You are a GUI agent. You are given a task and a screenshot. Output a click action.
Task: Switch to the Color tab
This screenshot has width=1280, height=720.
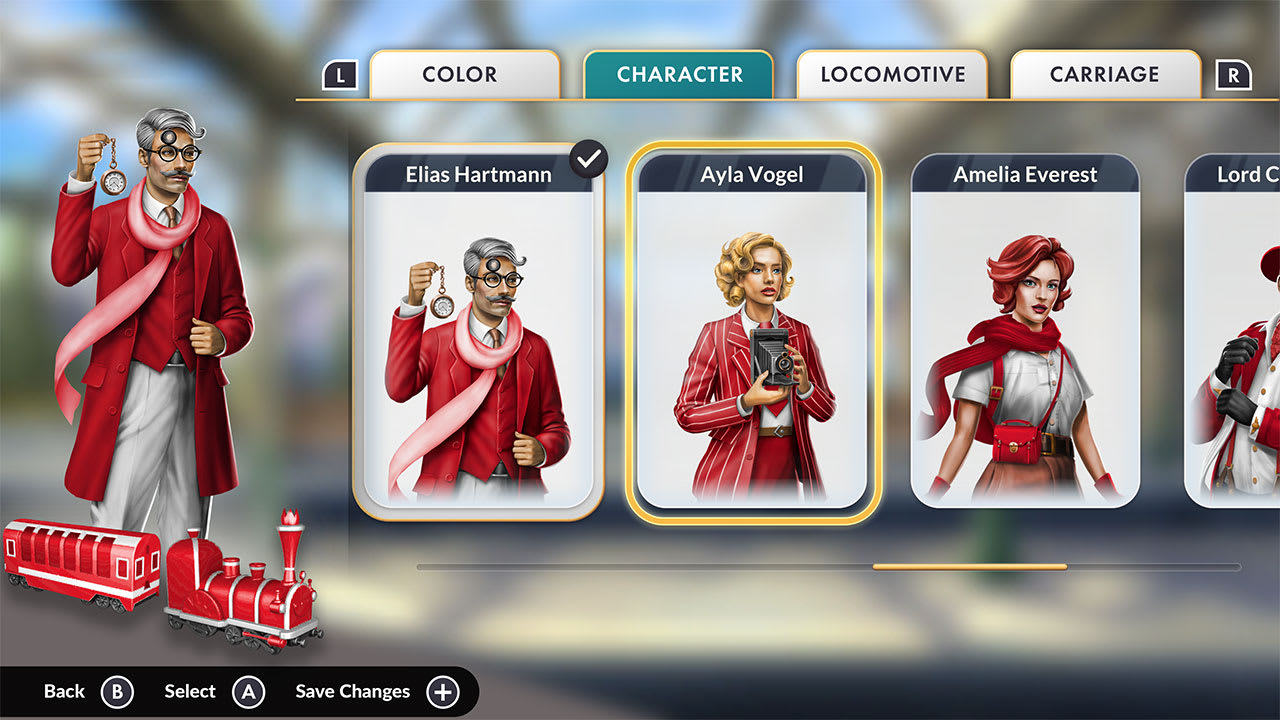click(464, 75)
